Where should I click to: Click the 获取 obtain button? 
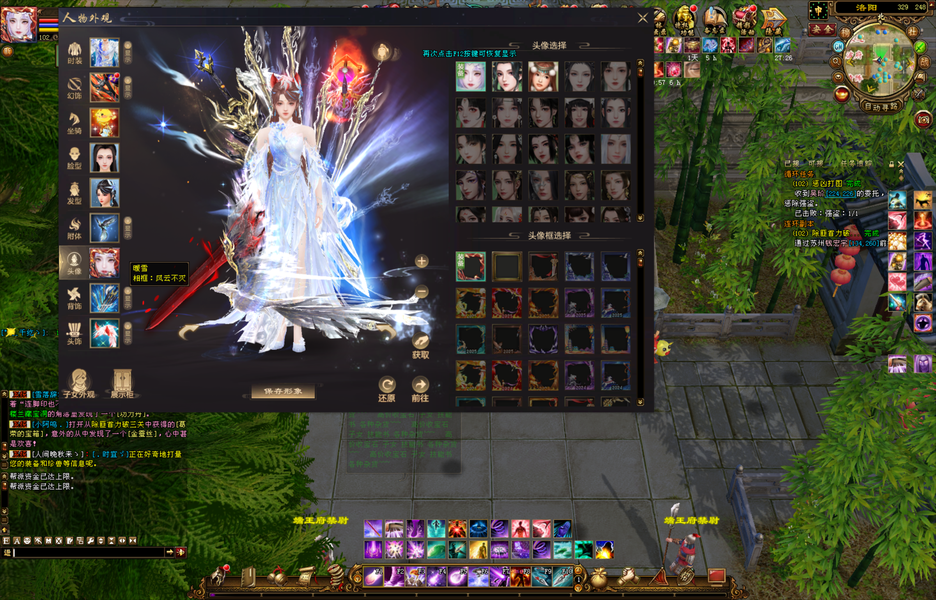[x=420, y=343]
